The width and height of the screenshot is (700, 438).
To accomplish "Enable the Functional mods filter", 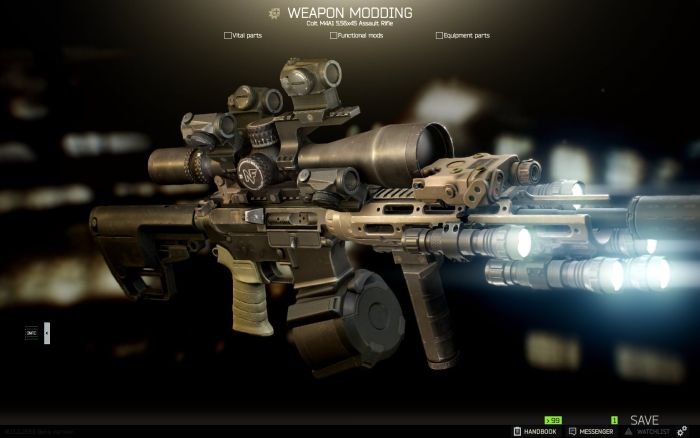I will coord(333,35).
